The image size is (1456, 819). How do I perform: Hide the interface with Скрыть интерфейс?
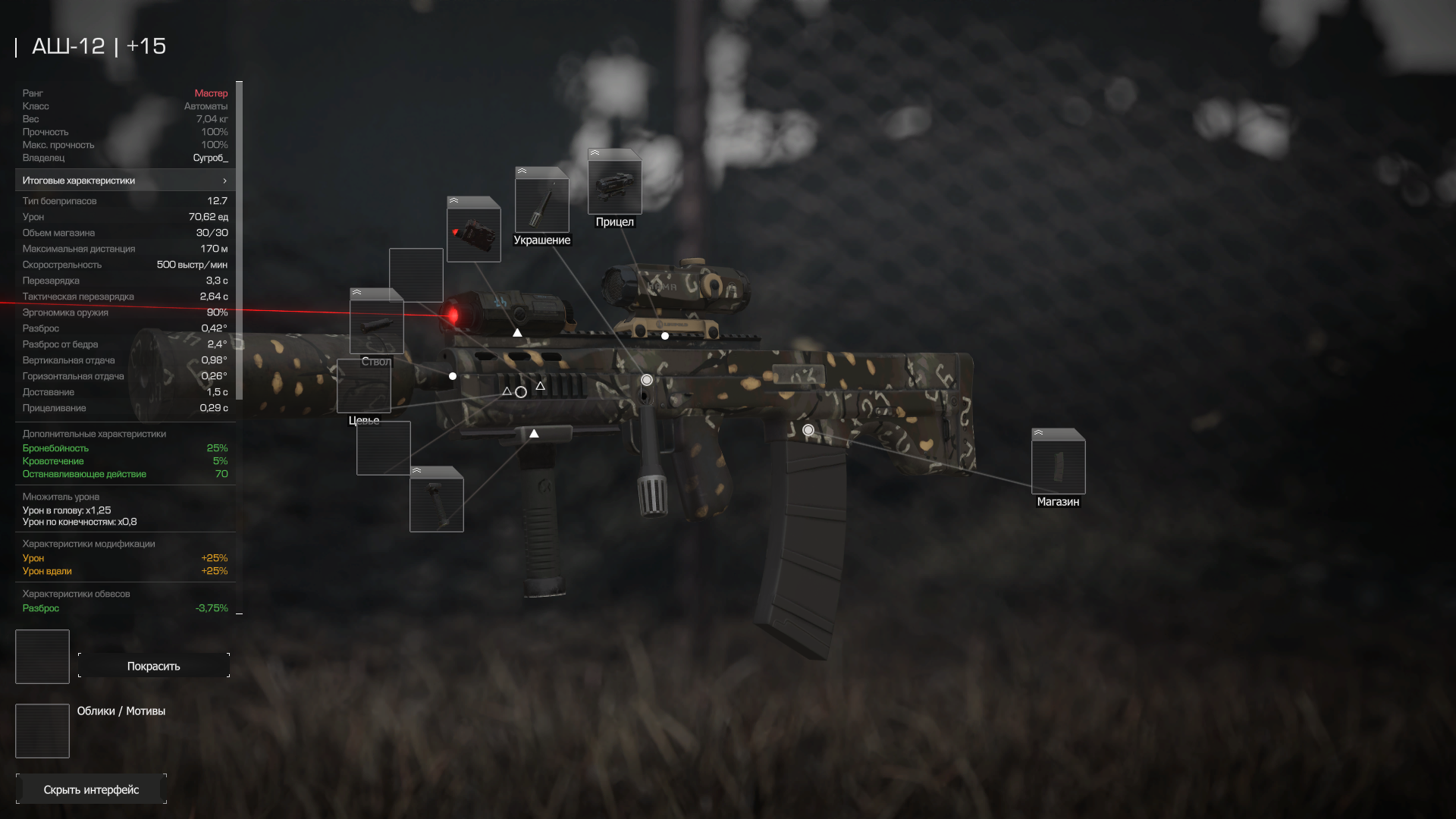coord(91,789)
